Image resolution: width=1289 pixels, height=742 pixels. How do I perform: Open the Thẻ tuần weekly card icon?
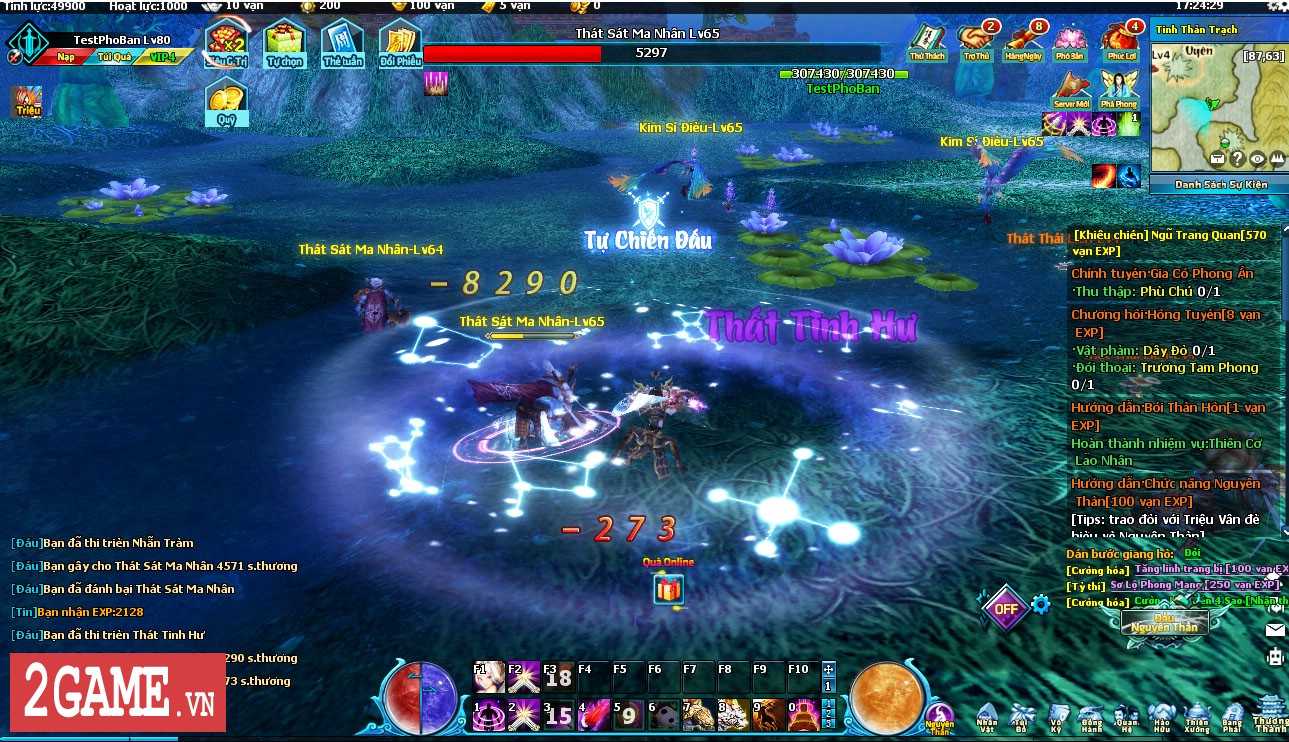coord(342,44)
